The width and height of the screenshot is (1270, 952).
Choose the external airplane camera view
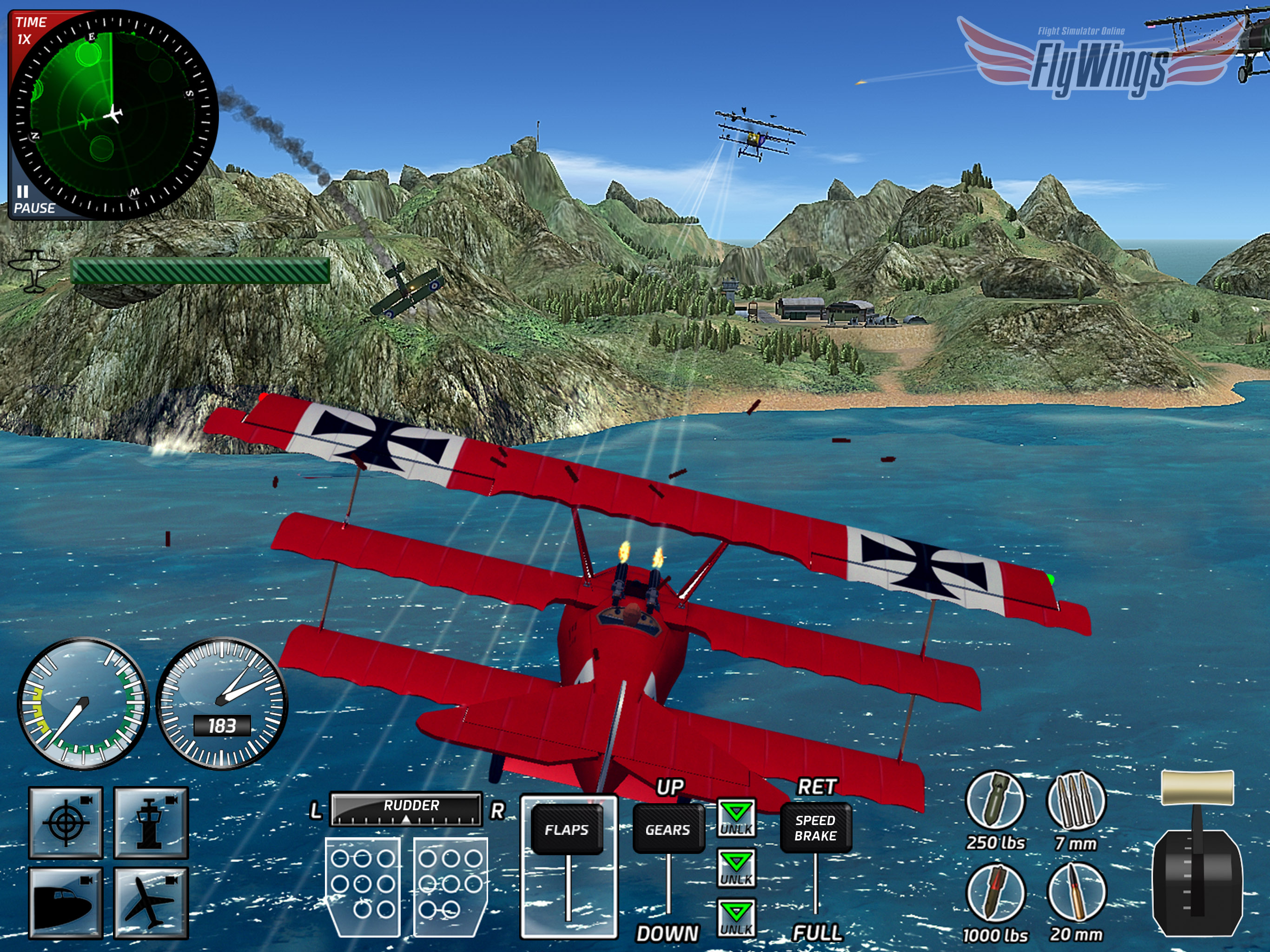coord(151,903)
